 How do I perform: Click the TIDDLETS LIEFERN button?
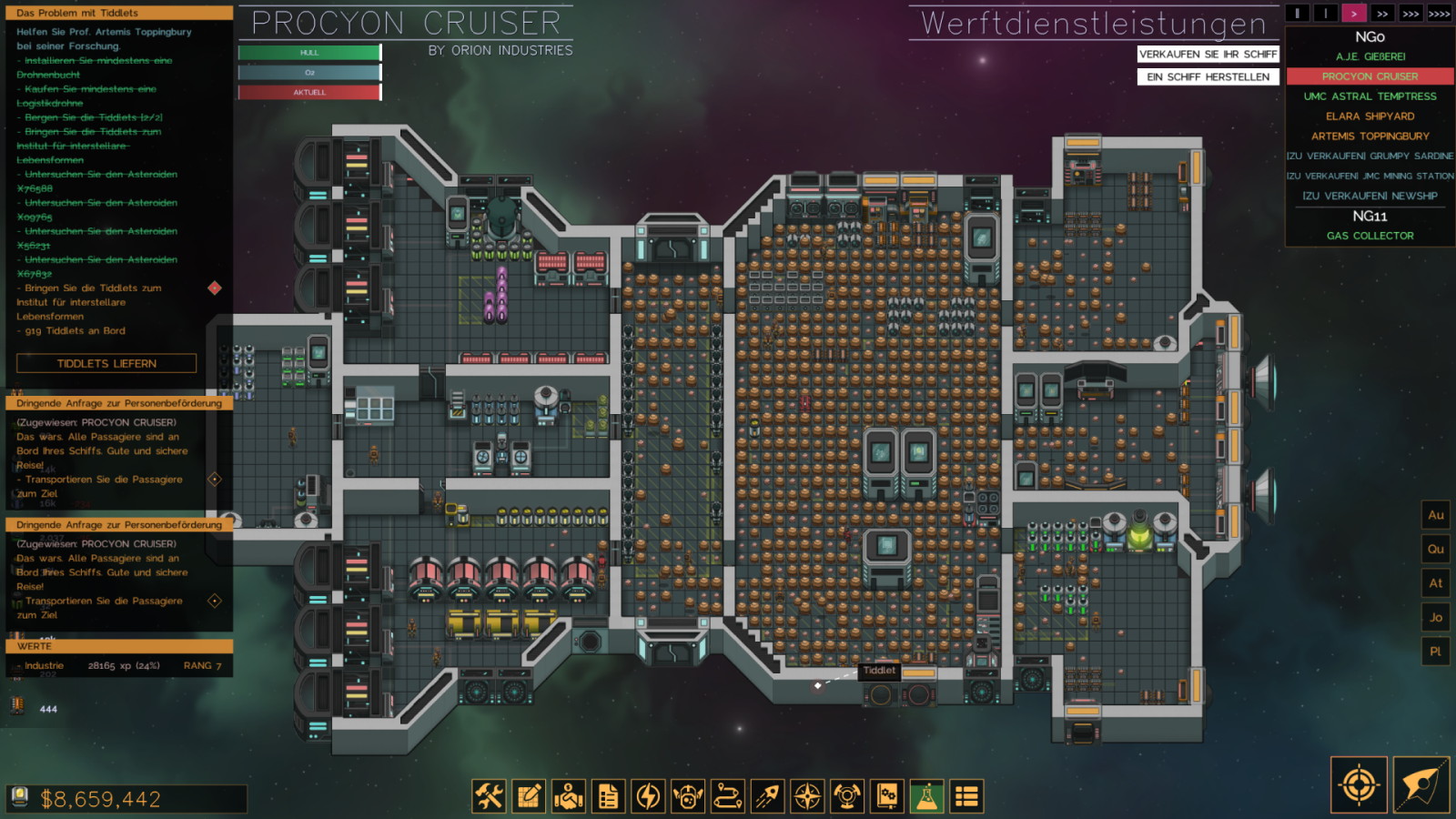tap(106, 363)
